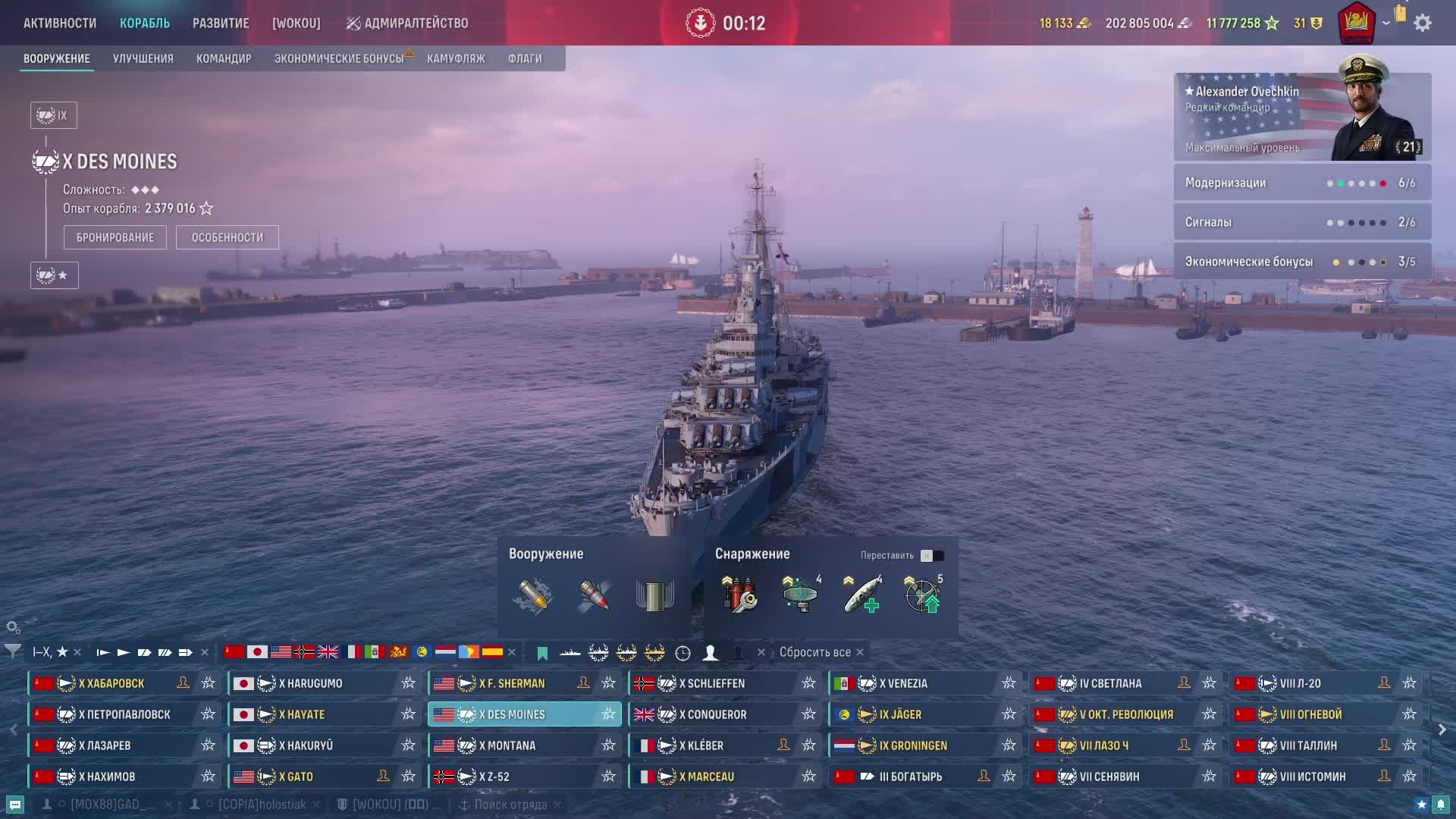Open the Камуфляж tab
The image size is (1456, 819).
pos(456,58)
